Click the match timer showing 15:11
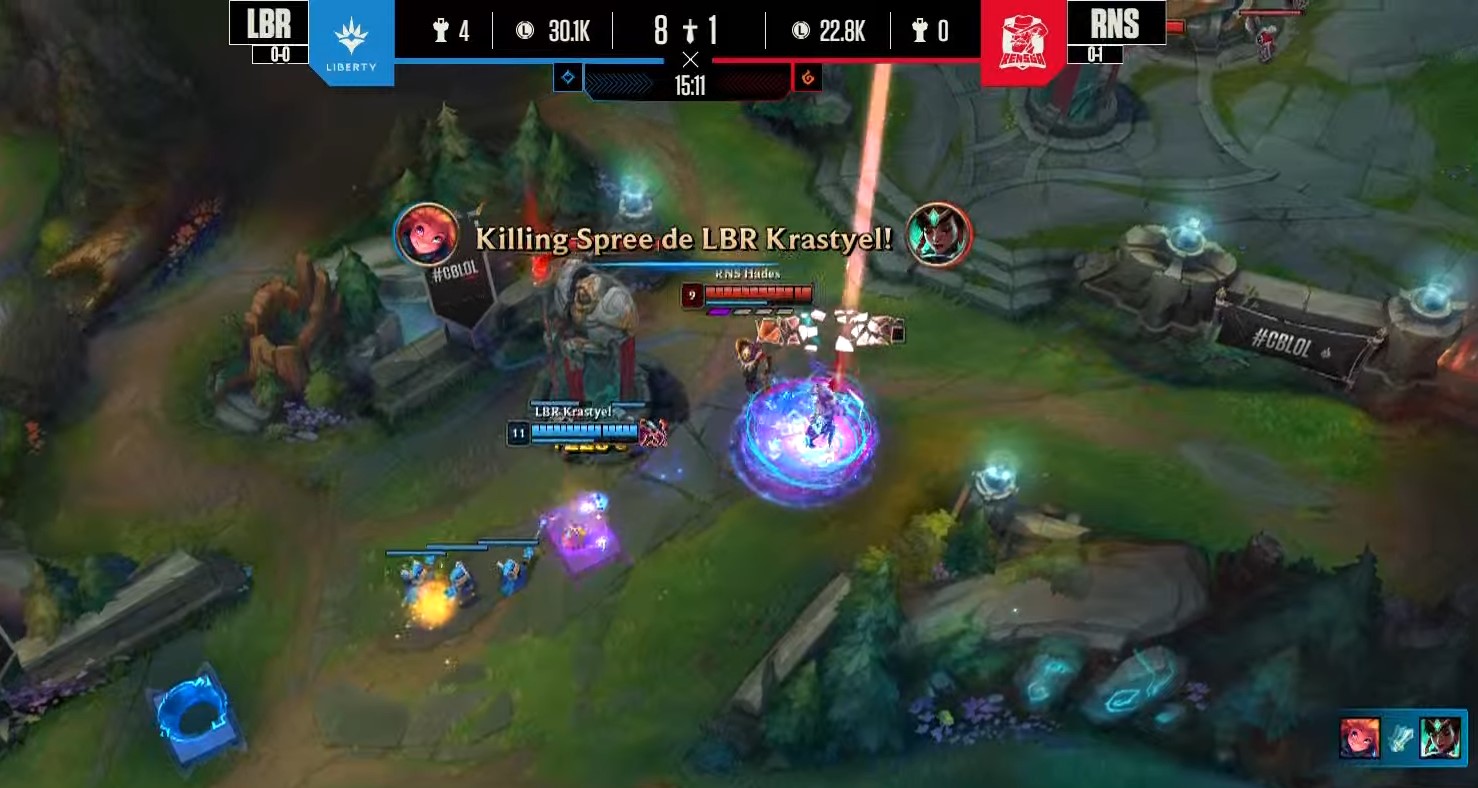Viewport: 1478px width, 788px height. pyautogui.click(x=691, y=85)
